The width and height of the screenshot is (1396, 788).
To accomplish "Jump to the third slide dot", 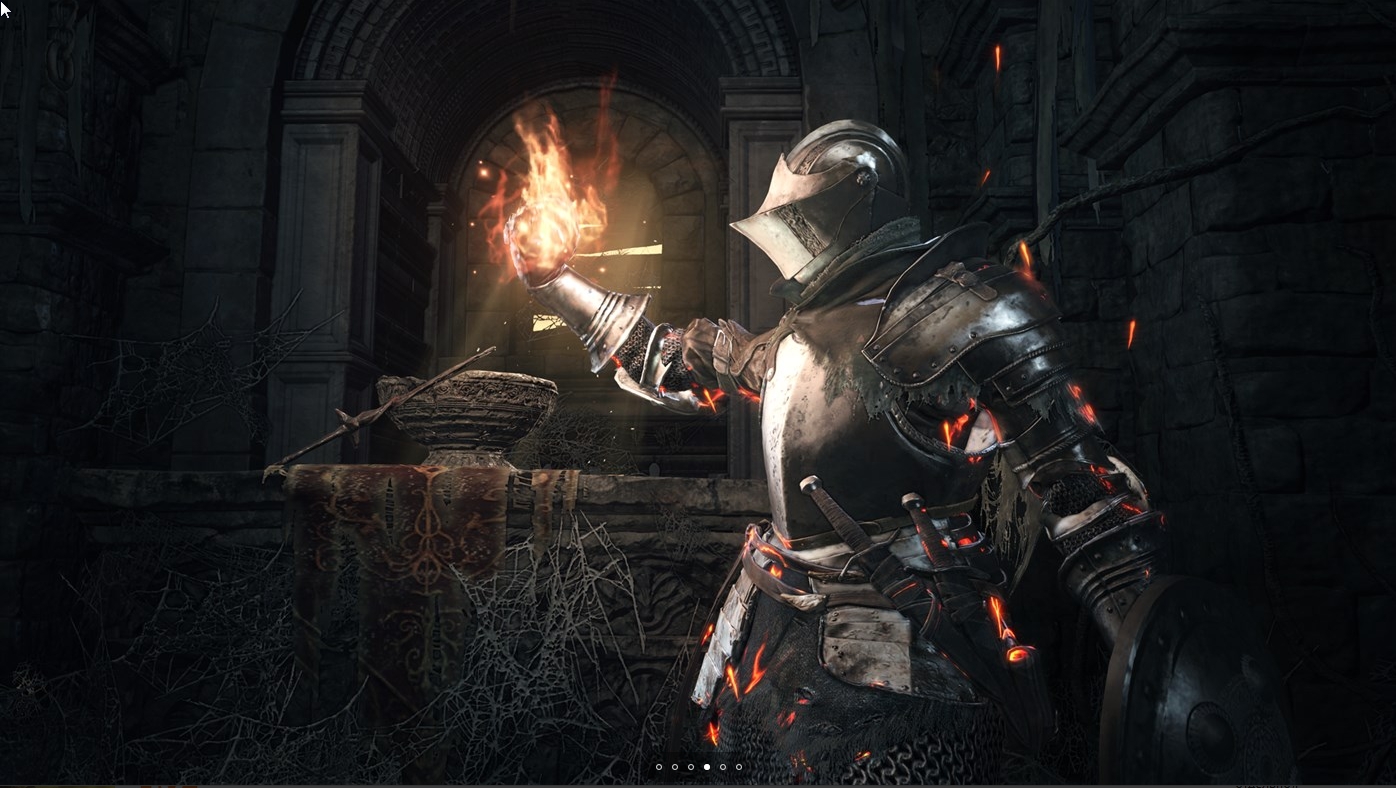I will 691,767.
